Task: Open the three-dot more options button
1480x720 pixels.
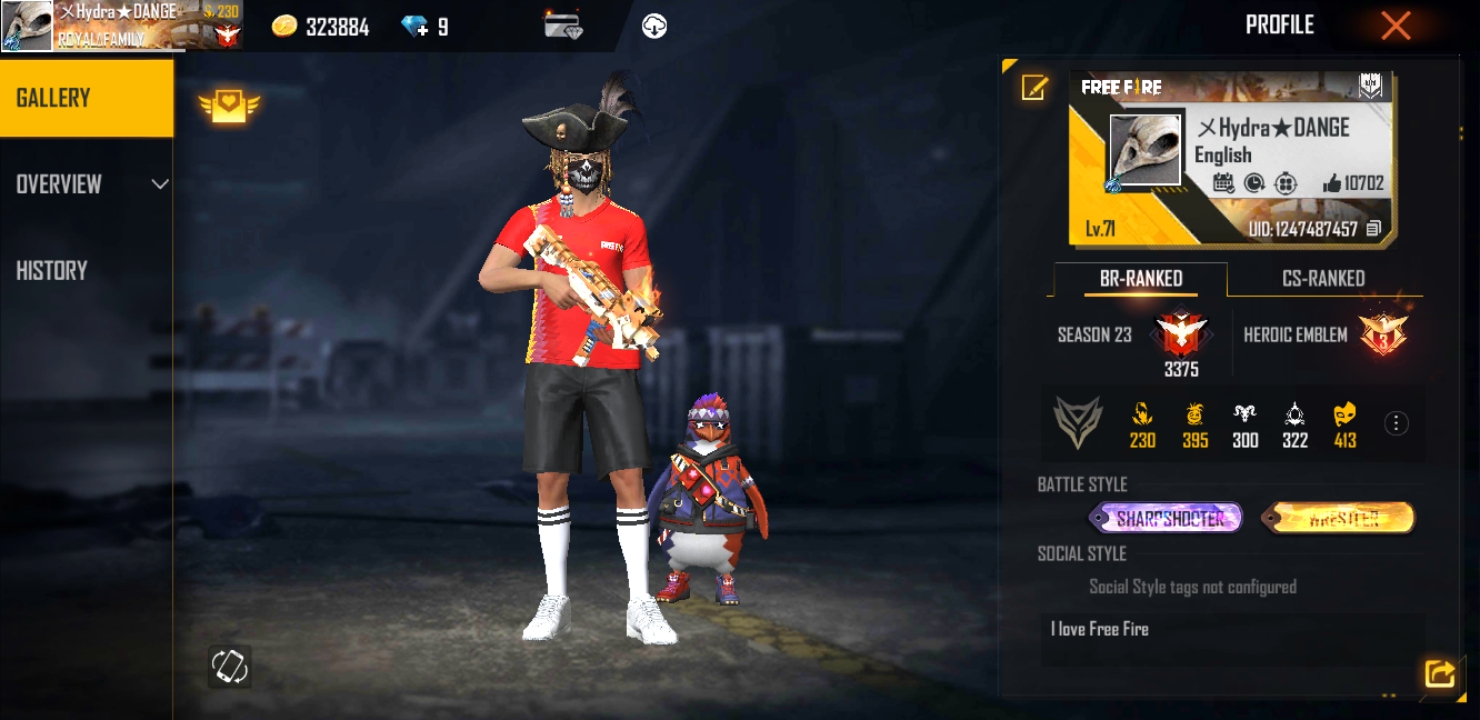Action: [x=1396, y=424]
